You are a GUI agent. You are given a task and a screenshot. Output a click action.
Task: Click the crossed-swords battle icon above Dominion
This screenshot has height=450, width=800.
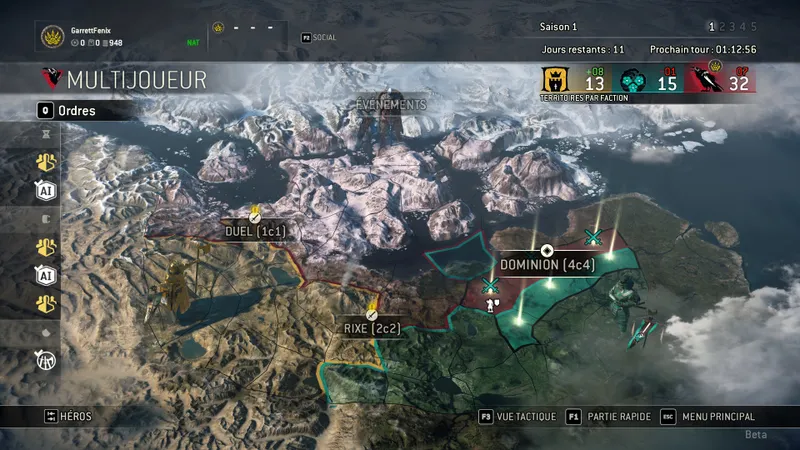(x=592, y=236)
